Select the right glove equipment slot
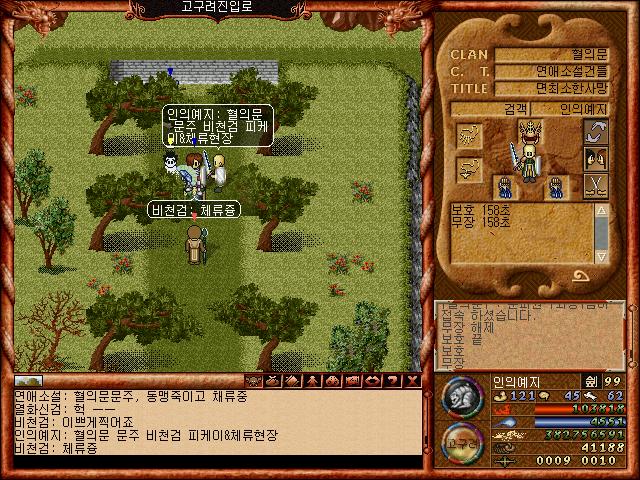This screenshot has width=640, height=480. coord(554,185)
